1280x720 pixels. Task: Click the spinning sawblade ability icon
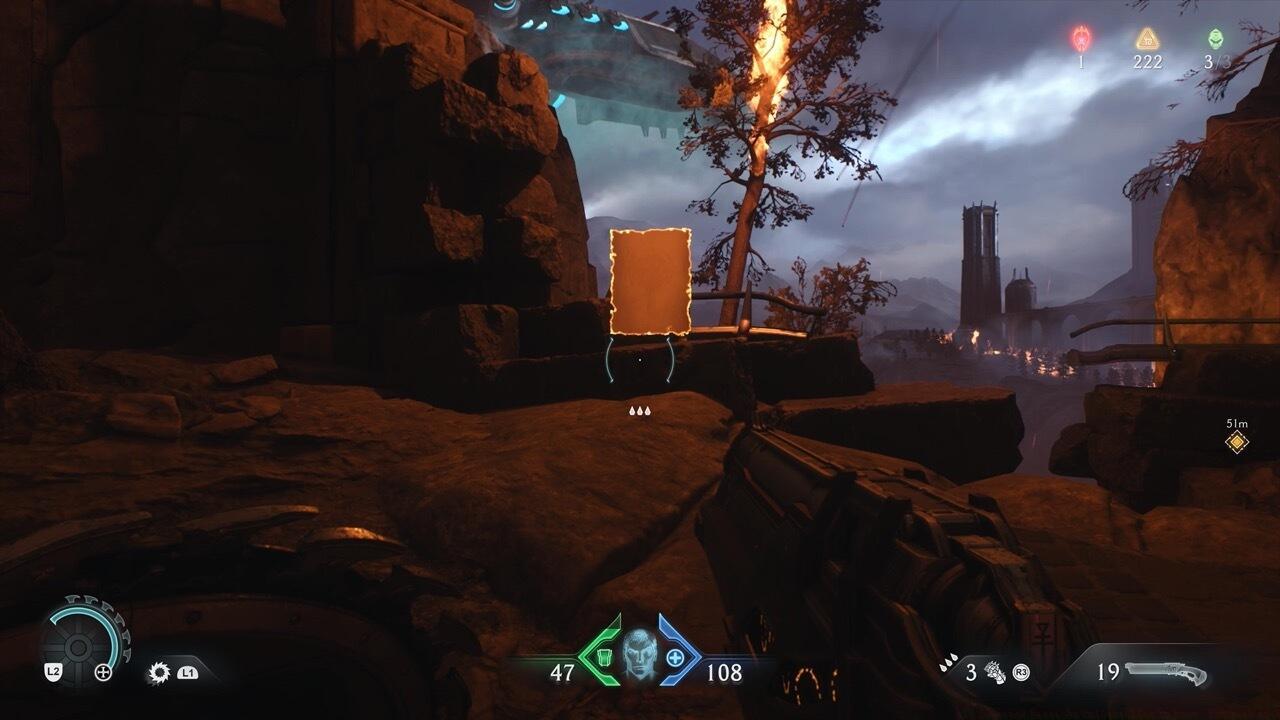pos(158,672)
